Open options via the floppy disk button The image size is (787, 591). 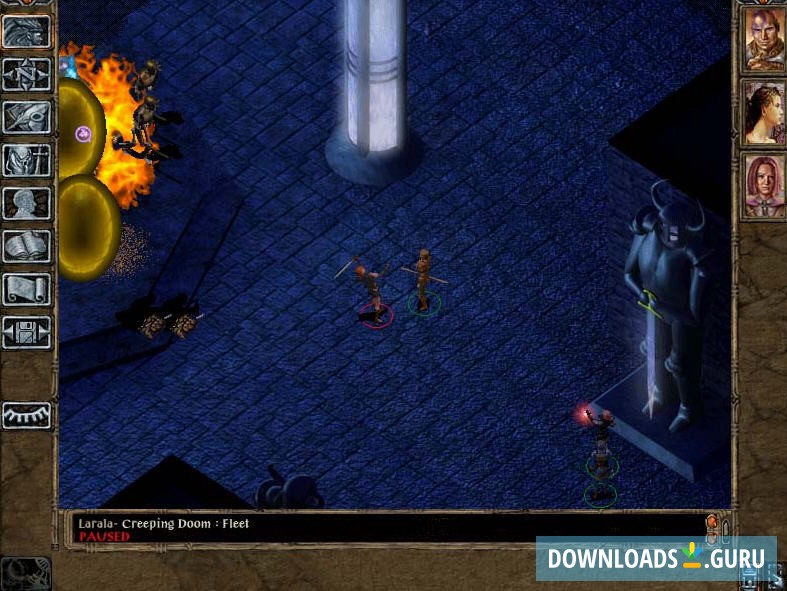(x=27, y=332)
